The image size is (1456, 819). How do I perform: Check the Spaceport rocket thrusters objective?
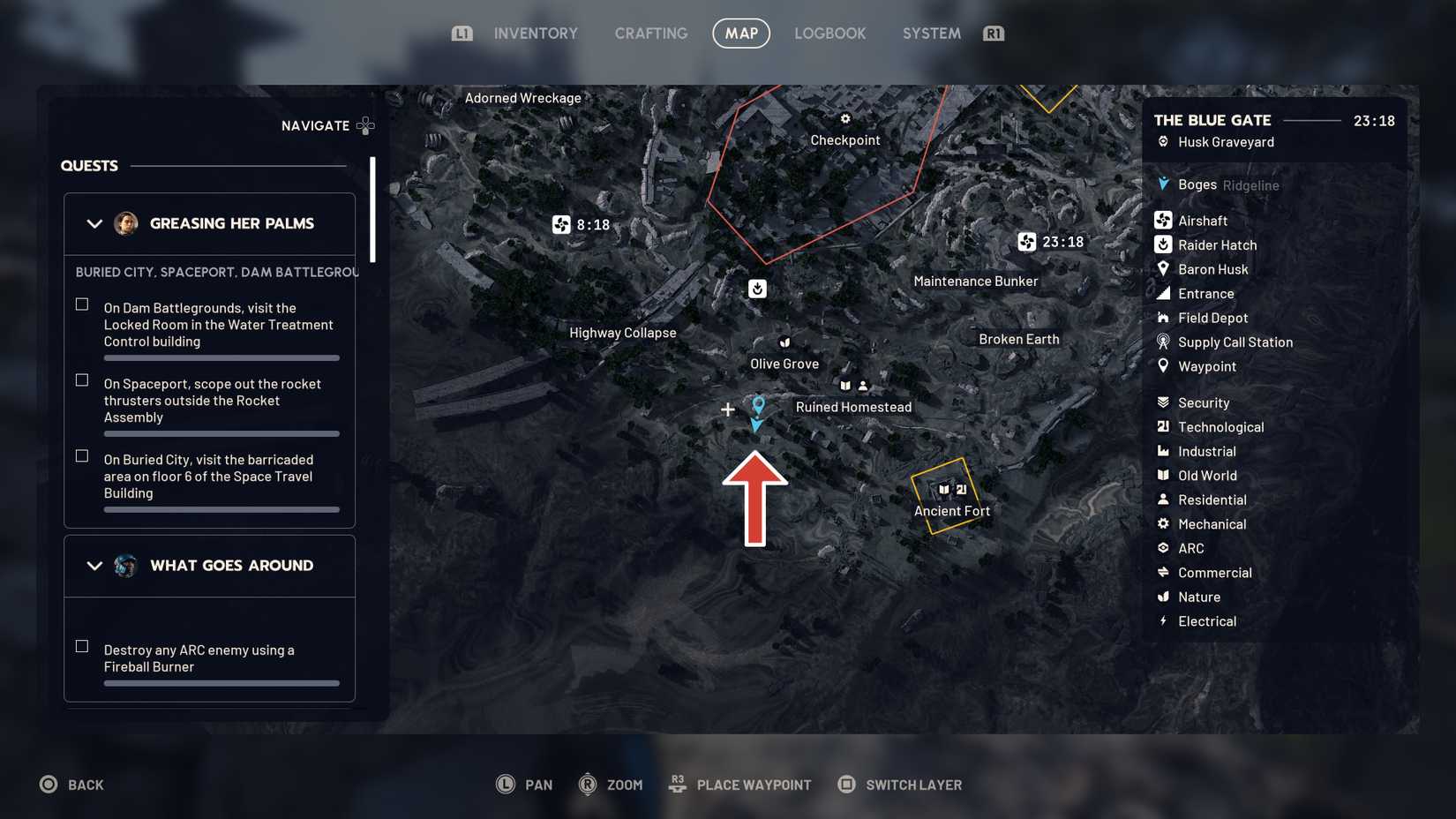pyautogui.click(x=82, y=380)
